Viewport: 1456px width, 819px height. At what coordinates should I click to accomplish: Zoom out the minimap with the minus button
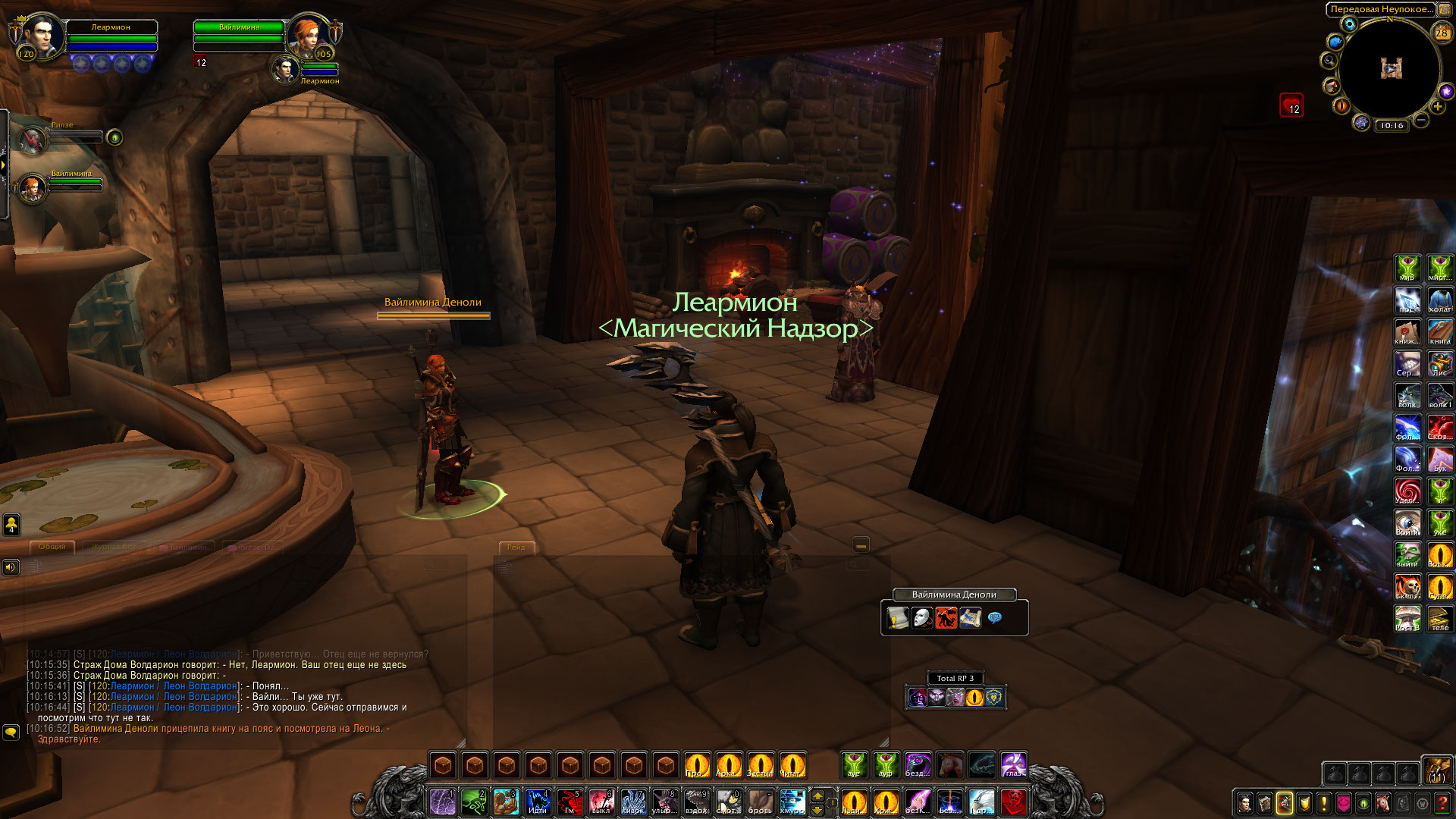click(1421, 120)
